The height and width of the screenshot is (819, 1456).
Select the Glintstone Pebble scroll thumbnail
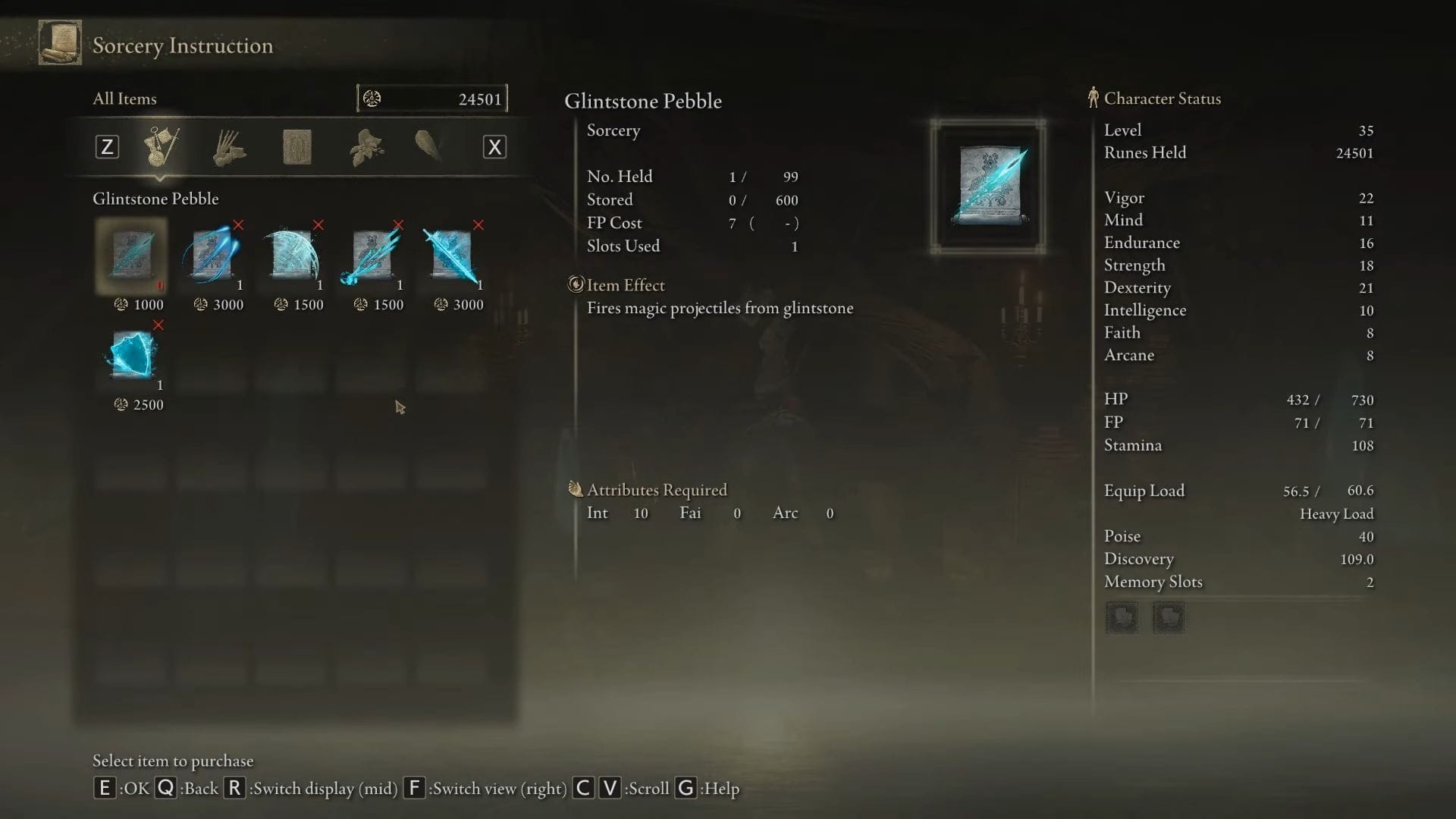[x=130, y=256]
